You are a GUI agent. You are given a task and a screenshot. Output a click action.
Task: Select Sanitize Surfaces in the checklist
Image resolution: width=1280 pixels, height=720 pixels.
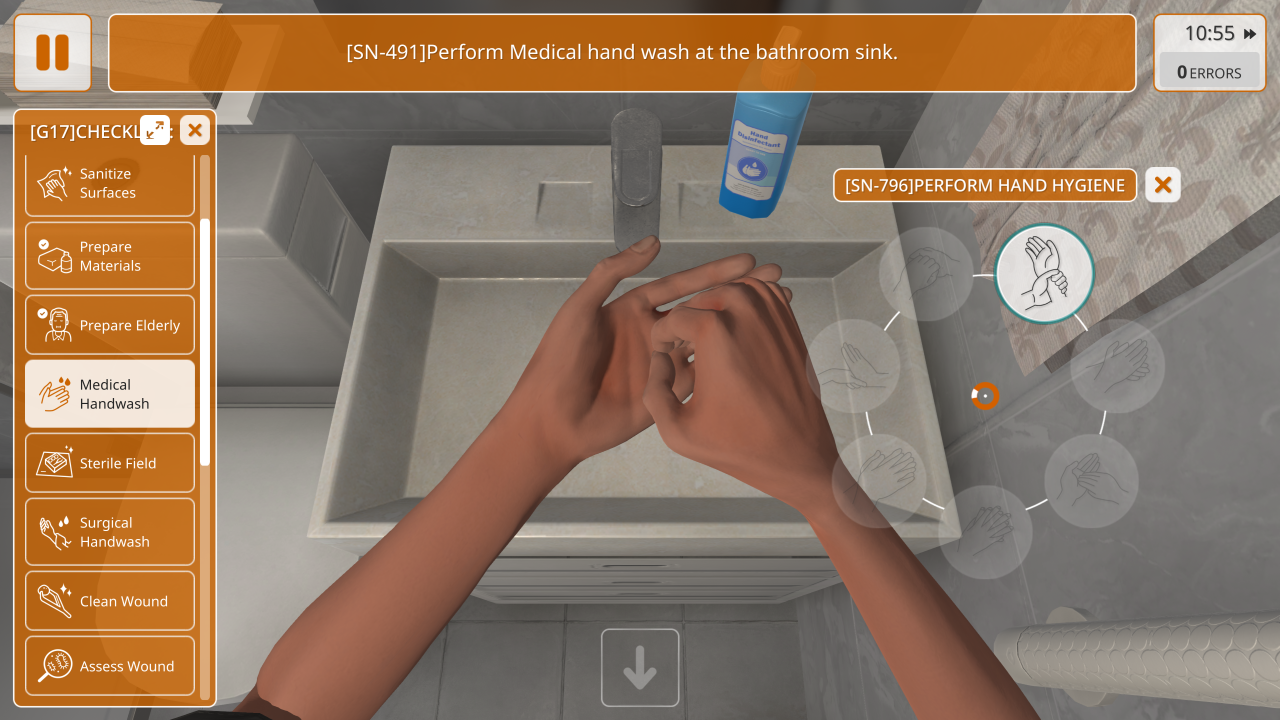(x=110, y=184)
